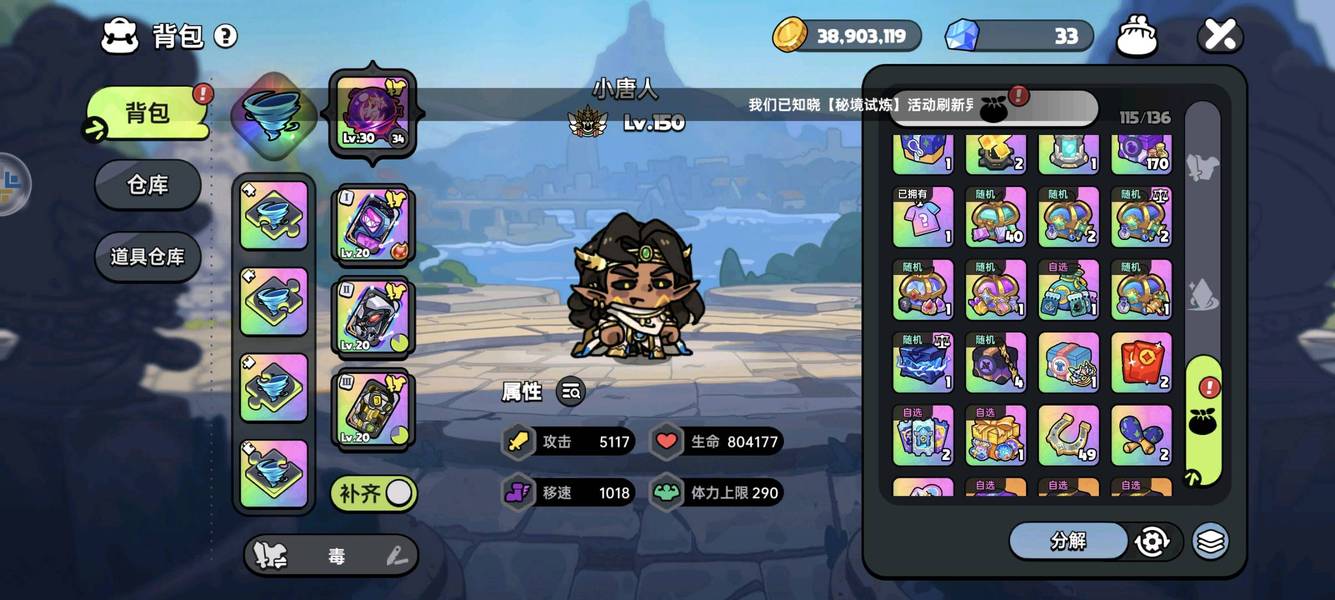Open the money pouch icon by the gems
Viewport: 1335px width, 600px height.
click(1136, 37)
